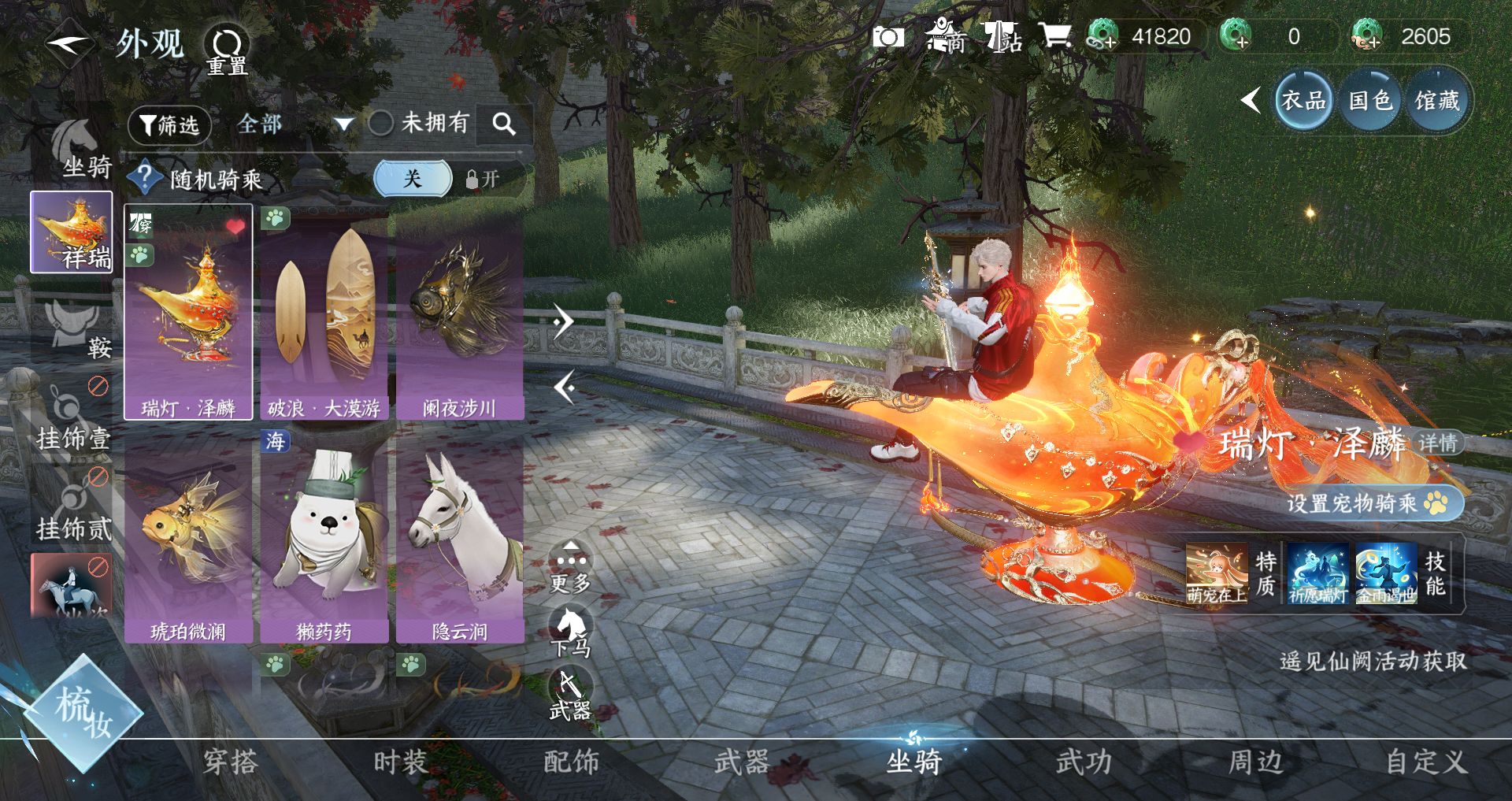The width and height of the screenshot is (1512, 801).
Task: Toggle the 未拥有 unowned filter
Action: (x=381, y=123)
